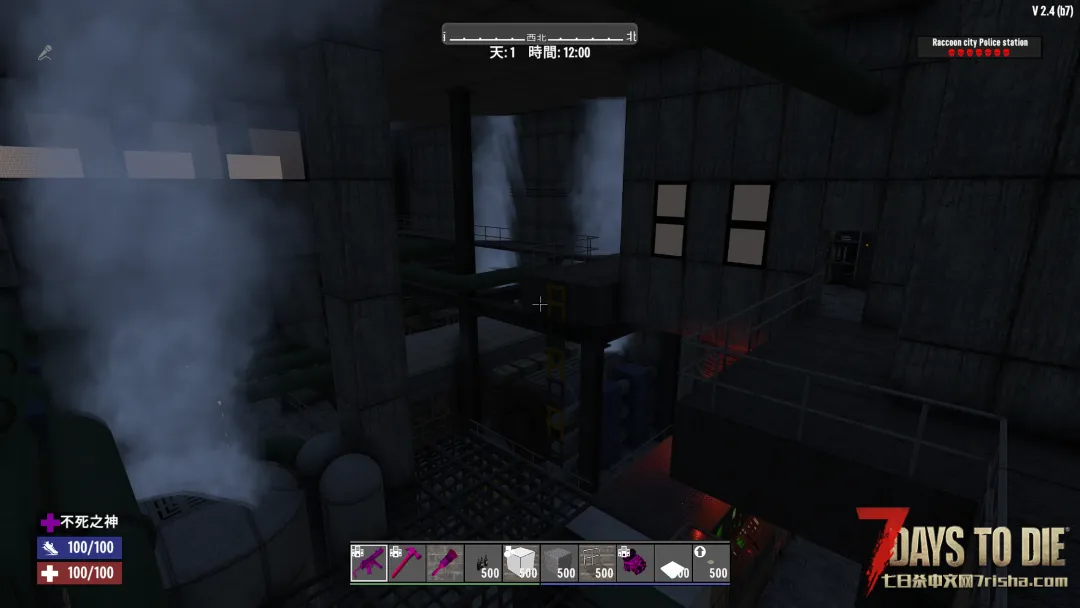Select the purple engine item slot

coord(635,563)
